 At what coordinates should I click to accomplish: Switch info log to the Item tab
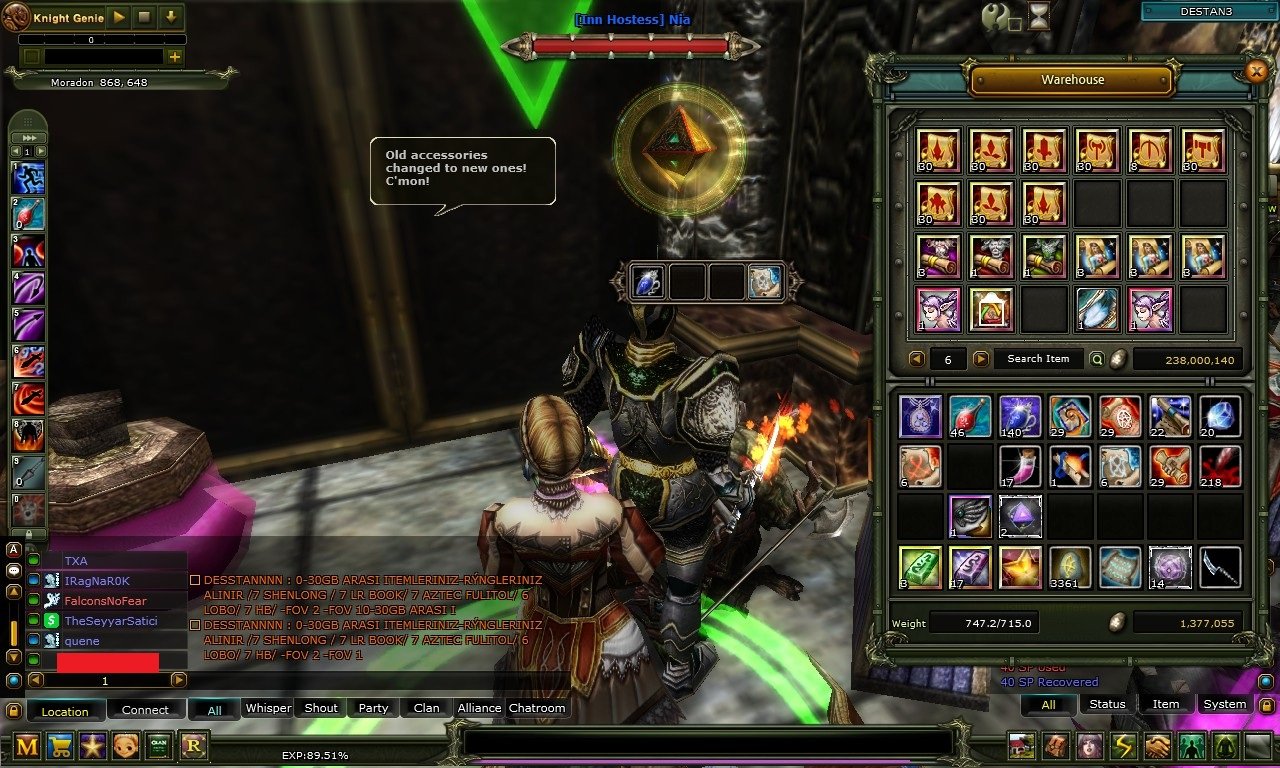click(x=1166, y=704)
